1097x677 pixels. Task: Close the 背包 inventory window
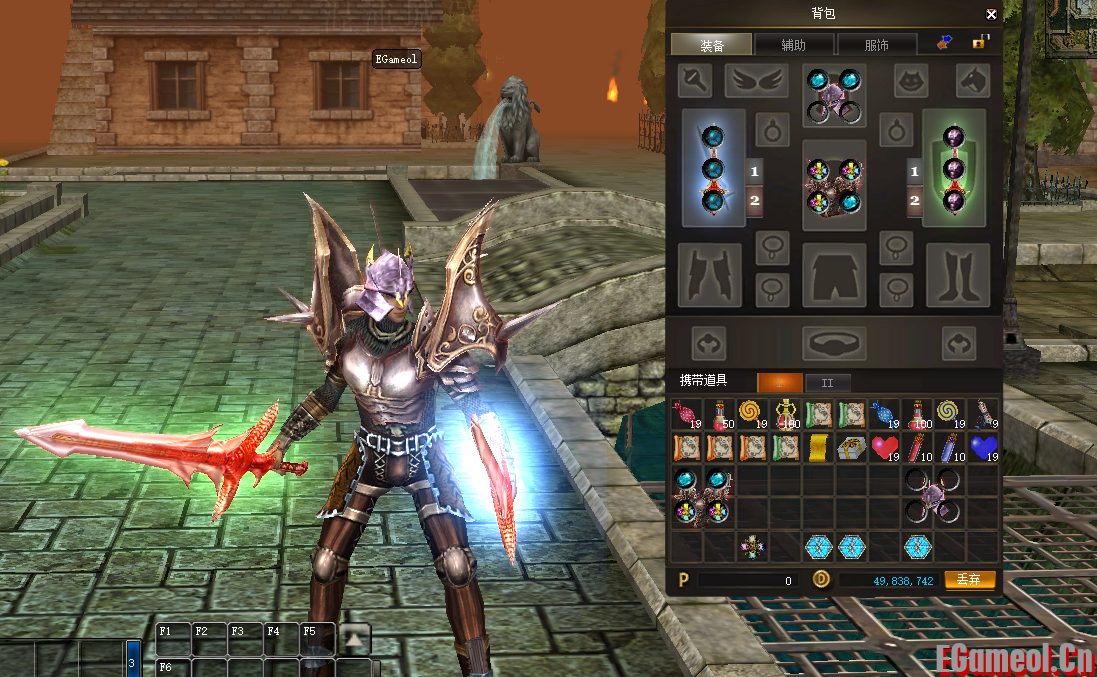[991, 14]
